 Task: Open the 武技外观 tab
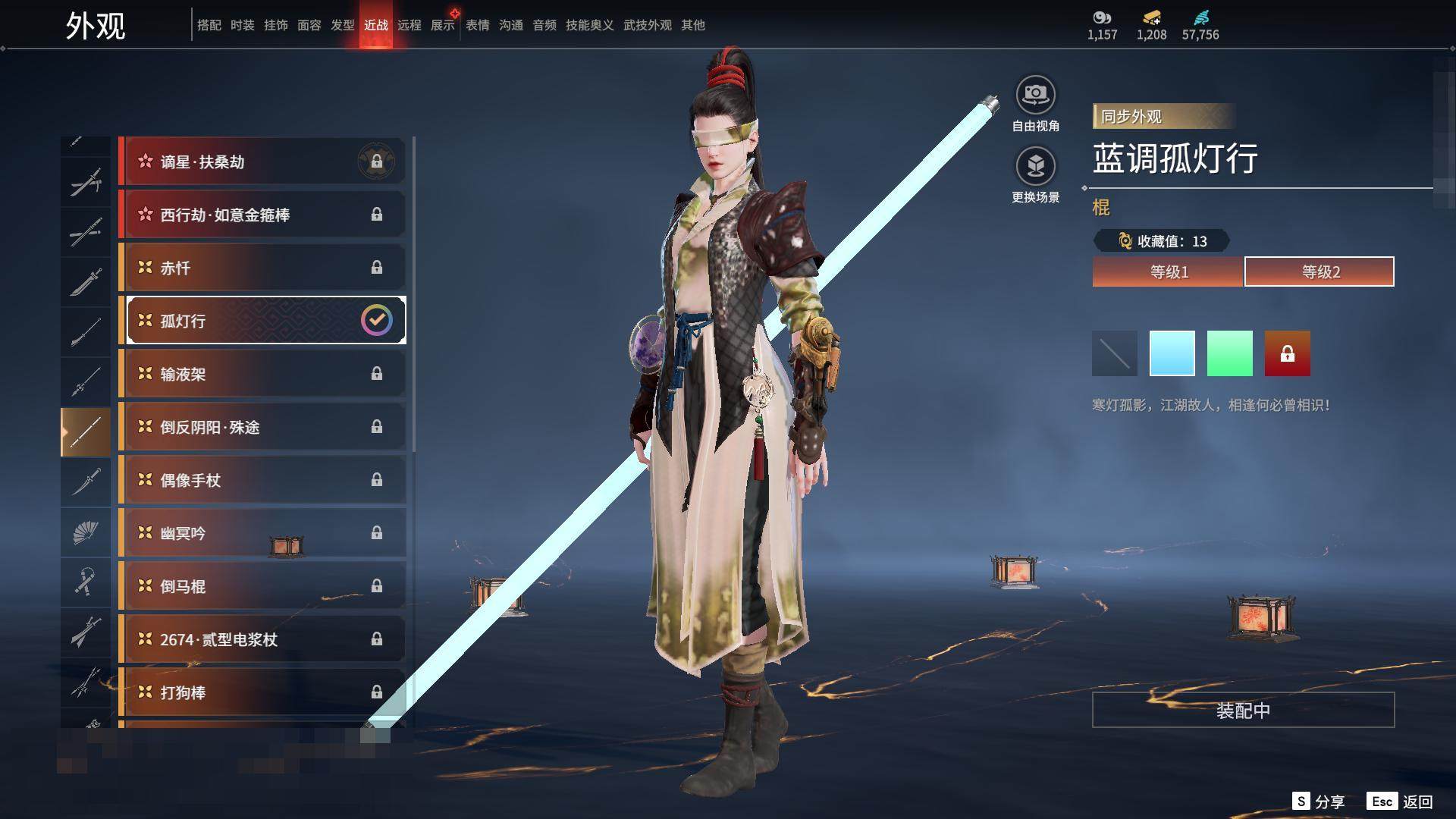tap(647, 25)
